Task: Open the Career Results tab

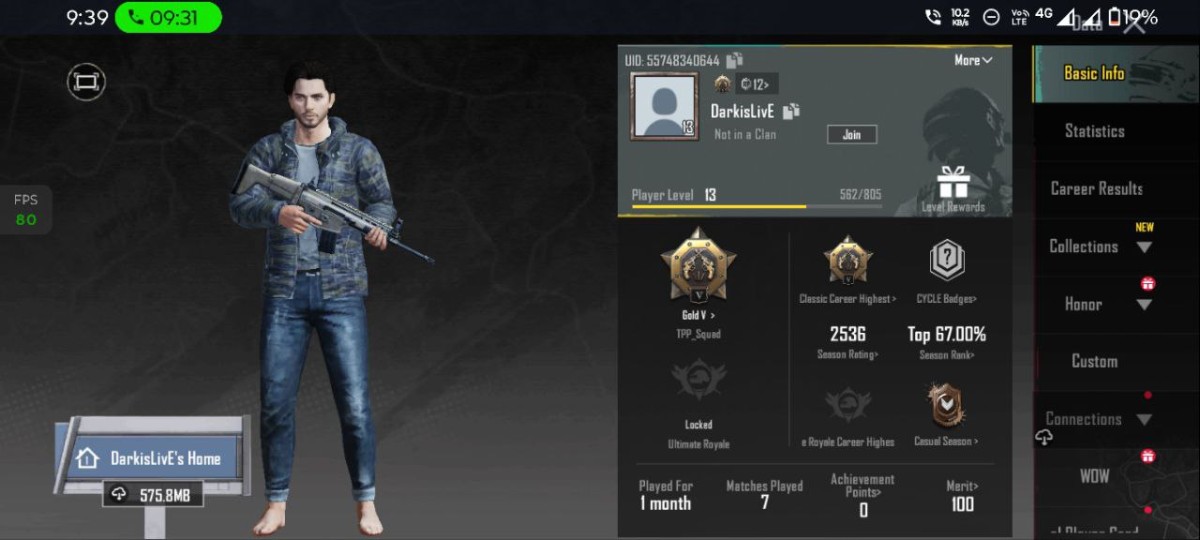Action: tap(1096, 189)
